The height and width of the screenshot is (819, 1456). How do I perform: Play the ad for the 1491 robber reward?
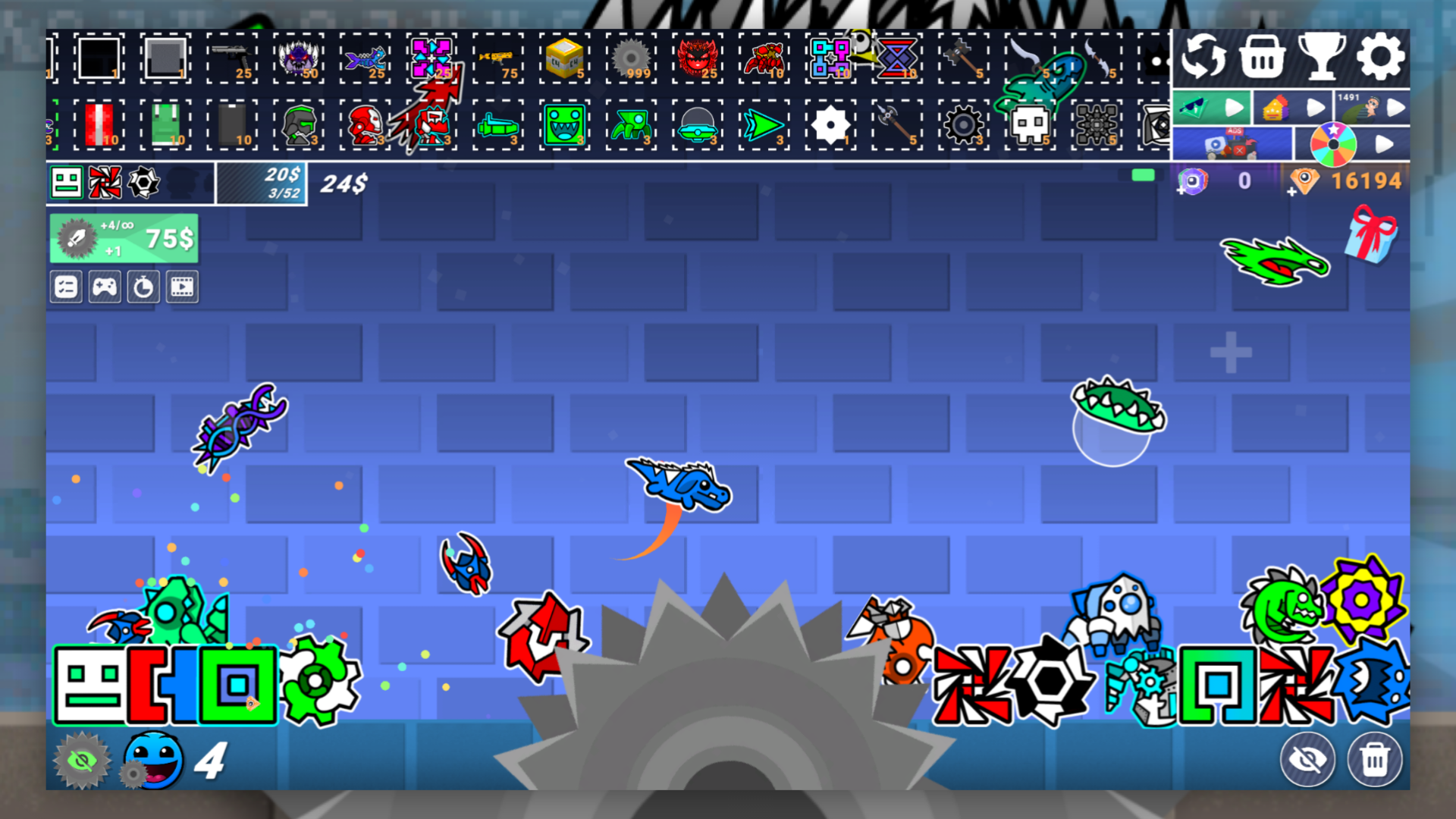click(1395, 108)
